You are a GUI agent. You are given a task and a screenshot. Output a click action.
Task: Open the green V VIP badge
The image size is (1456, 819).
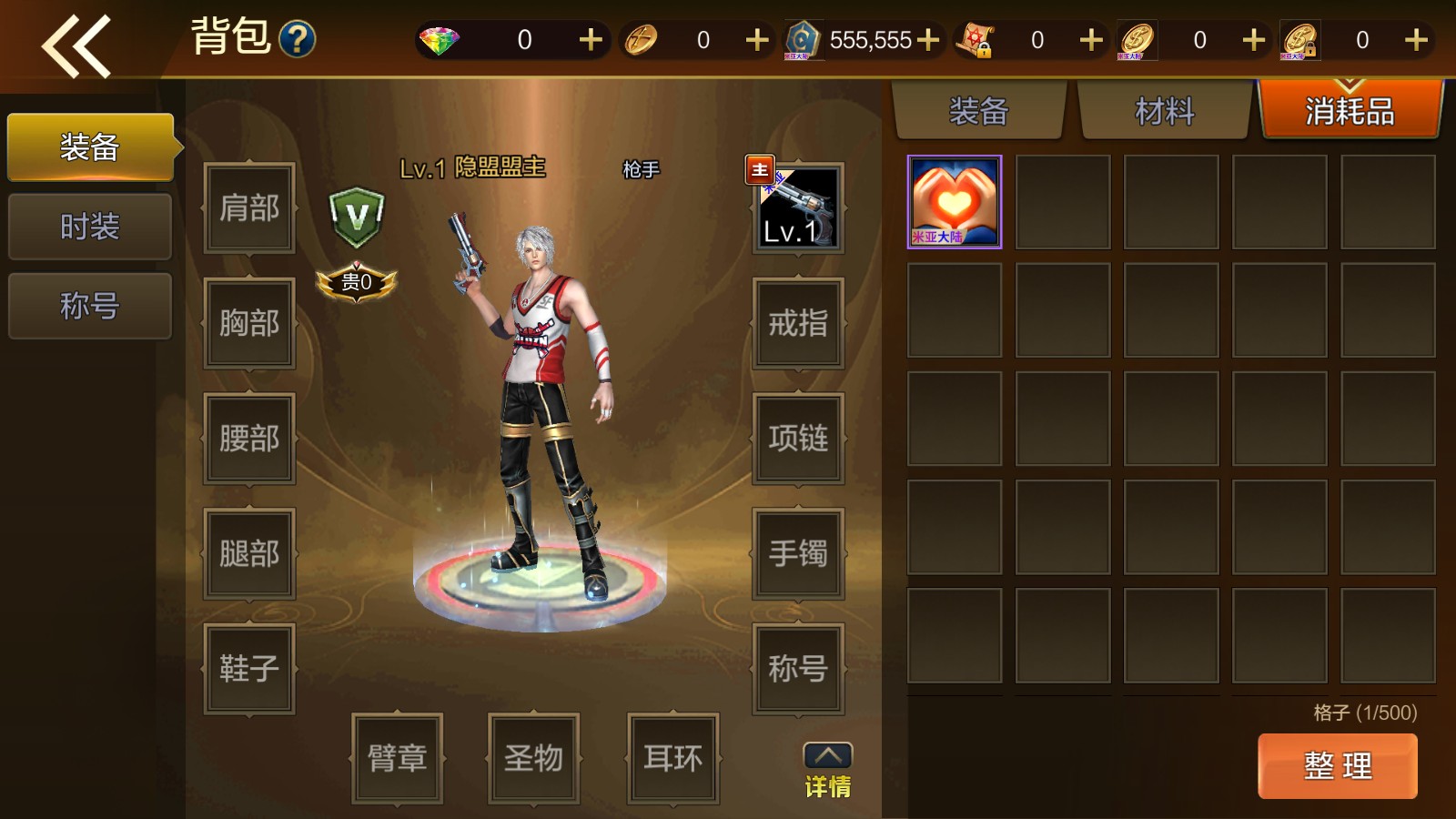tap(356, 217)
